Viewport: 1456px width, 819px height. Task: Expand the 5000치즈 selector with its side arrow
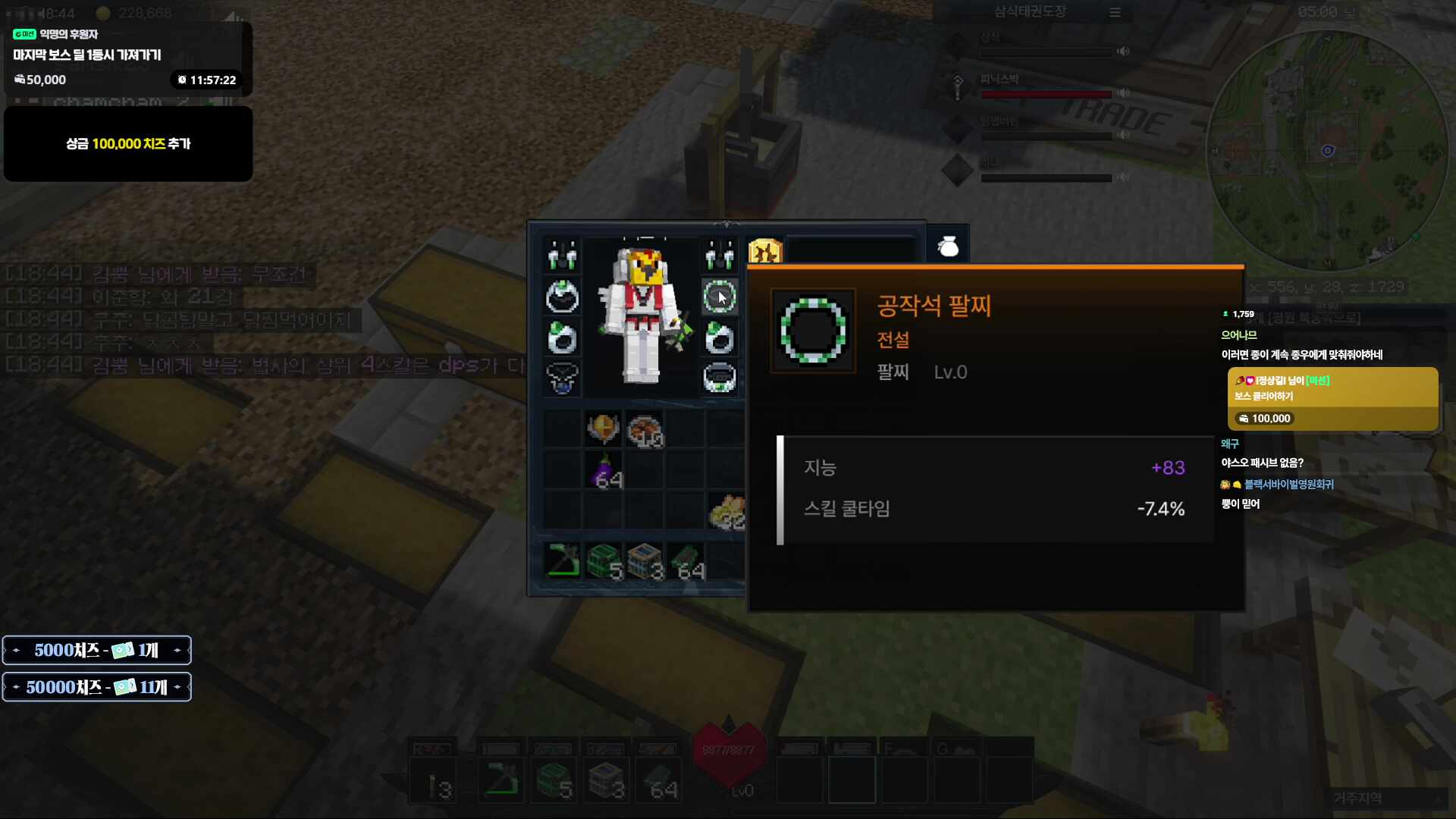click(x=177, y=649)
